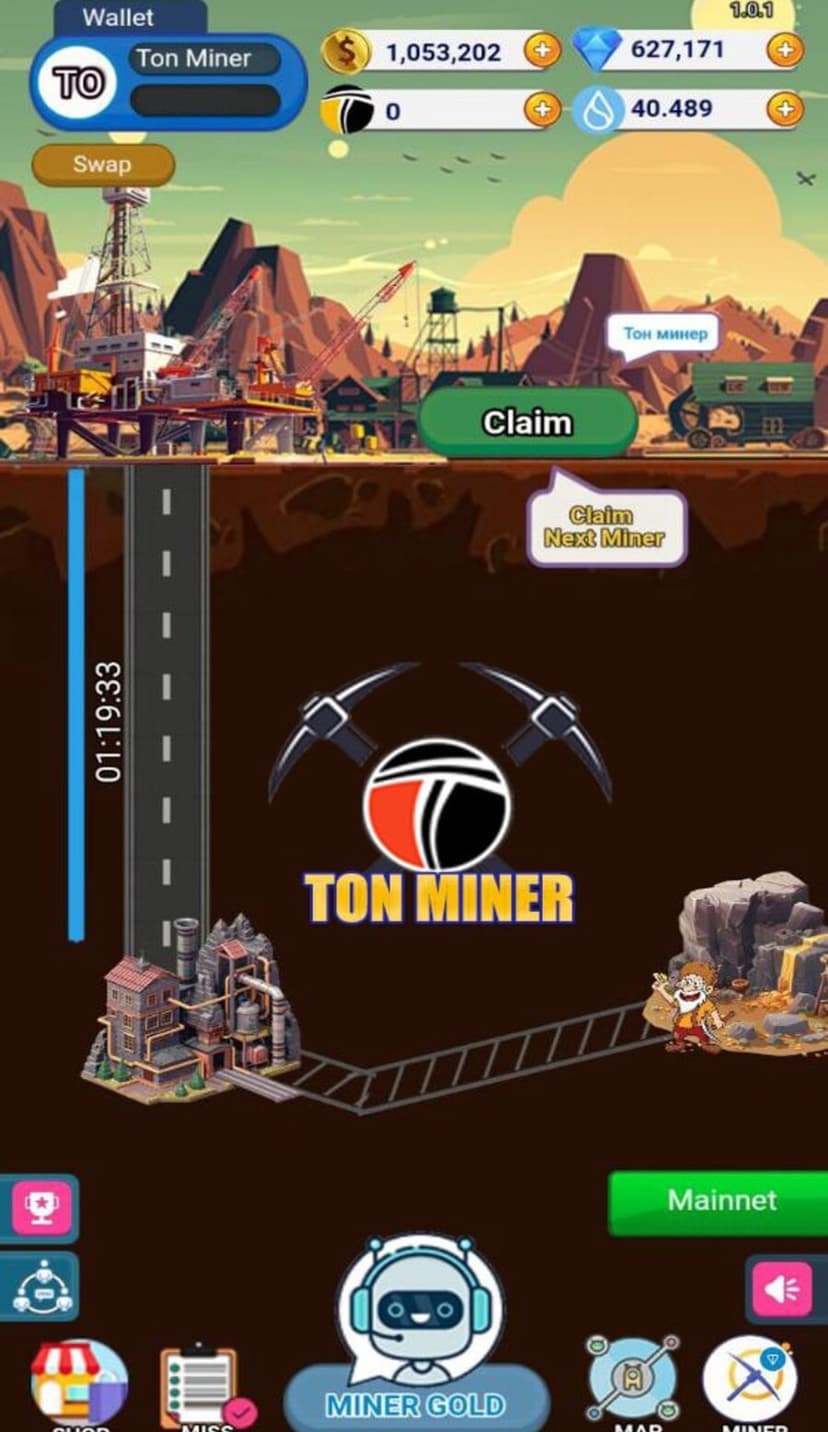Switch to Mainnet

pos(721,1201)
